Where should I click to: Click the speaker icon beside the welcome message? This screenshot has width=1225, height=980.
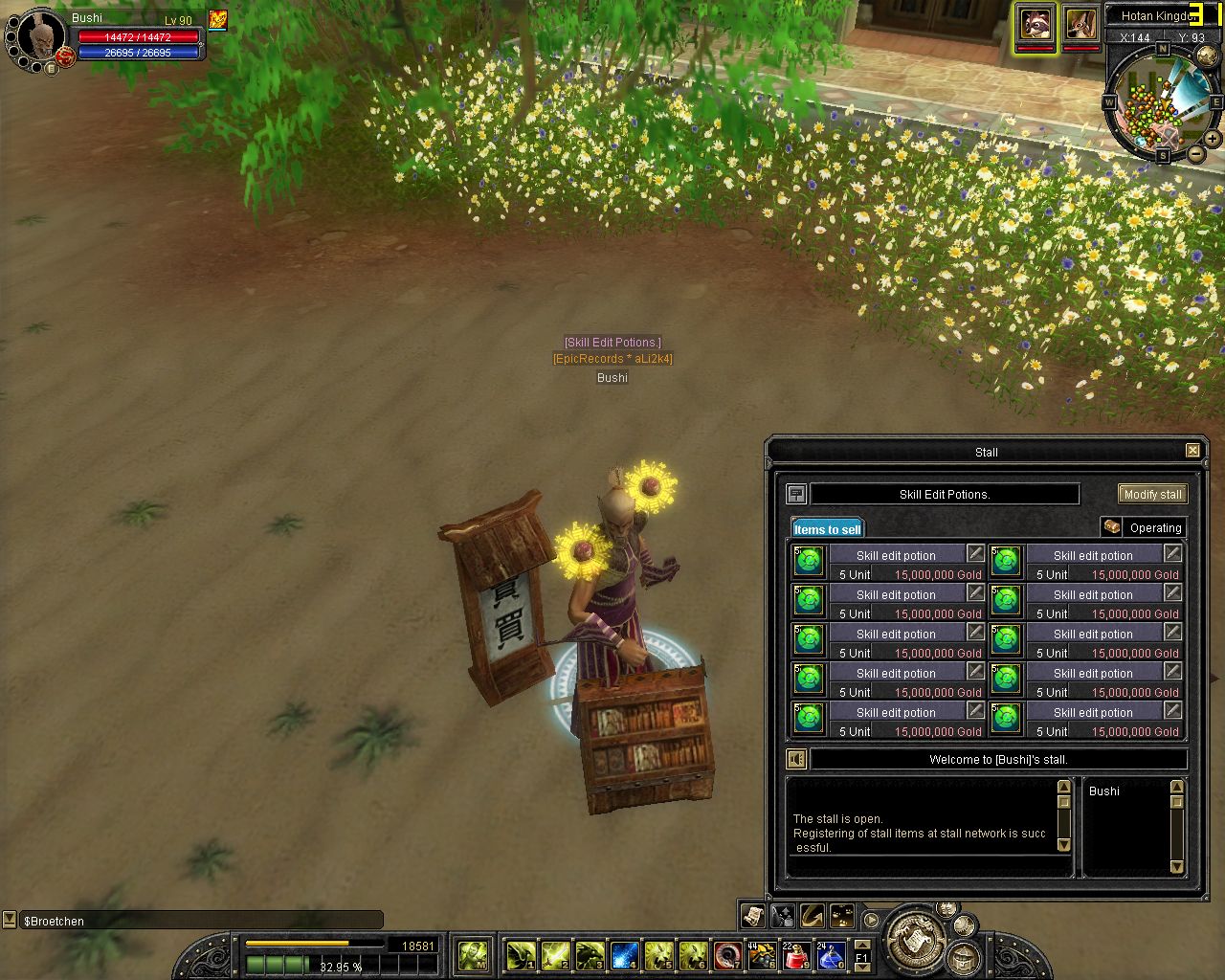pyautogui.click(x=796, y=760)
